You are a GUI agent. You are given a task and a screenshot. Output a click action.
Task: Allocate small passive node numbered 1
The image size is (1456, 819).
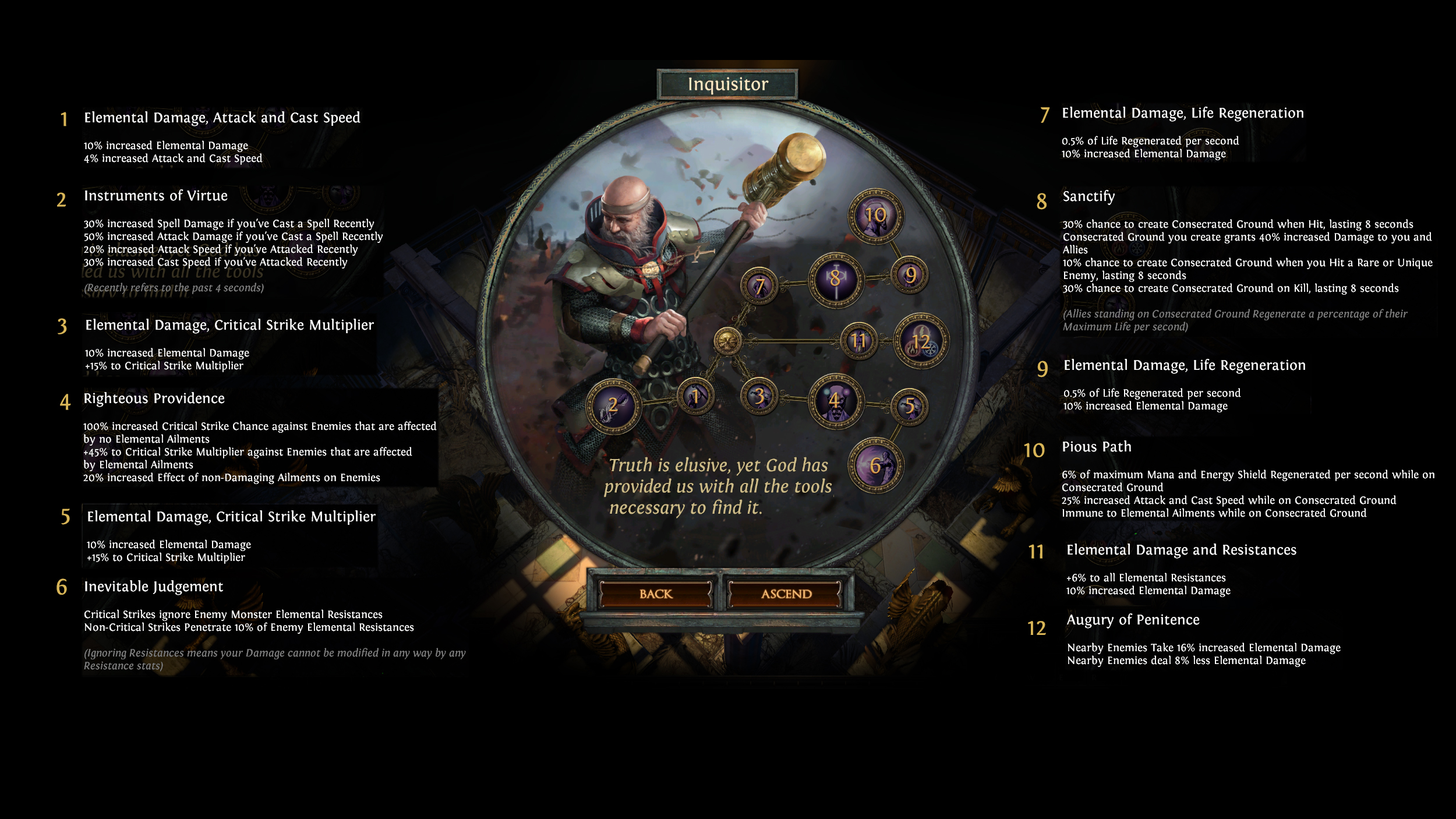point(695,397)
